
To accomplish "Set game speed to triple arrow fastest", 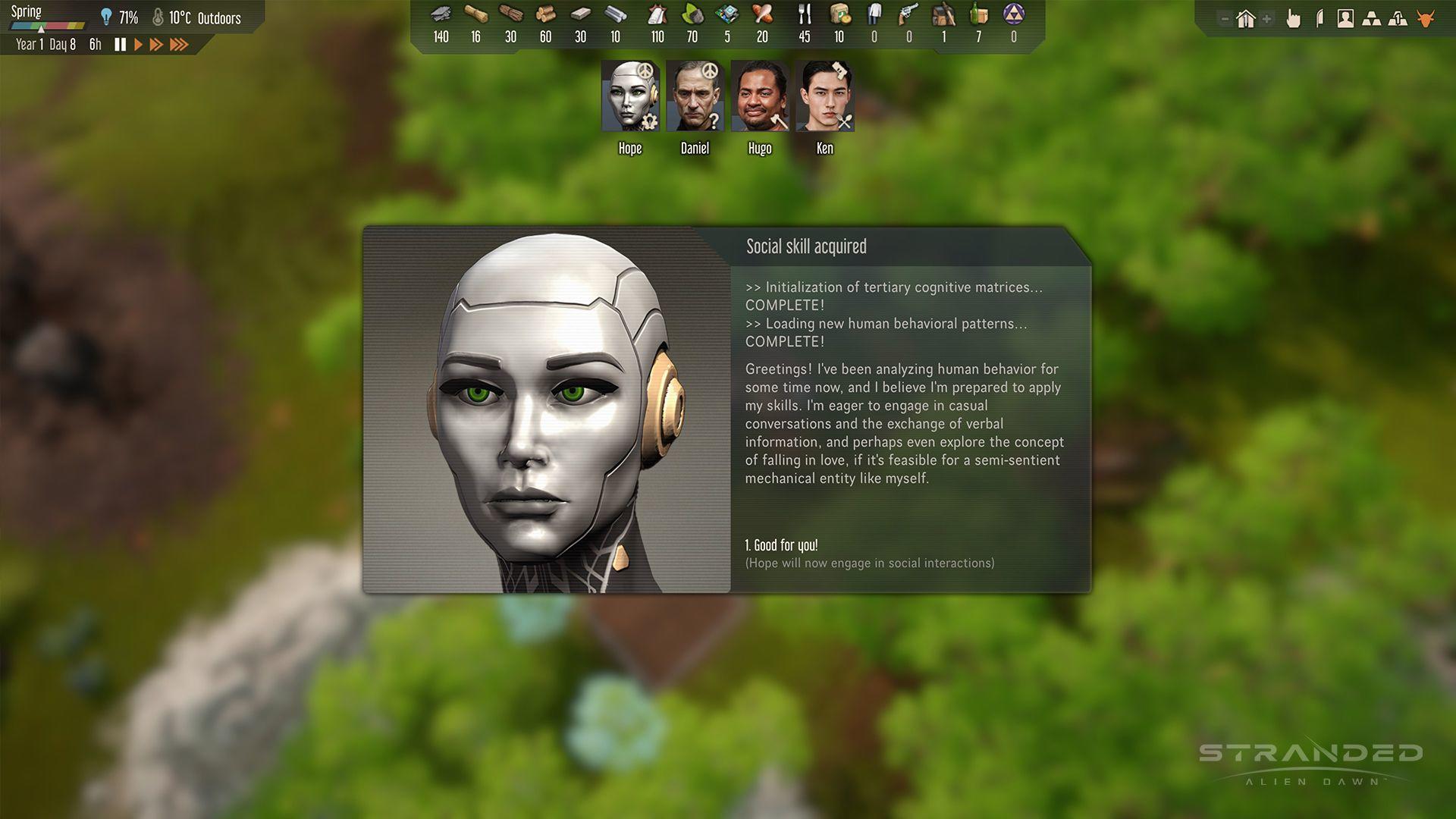I will pos(179,45).
